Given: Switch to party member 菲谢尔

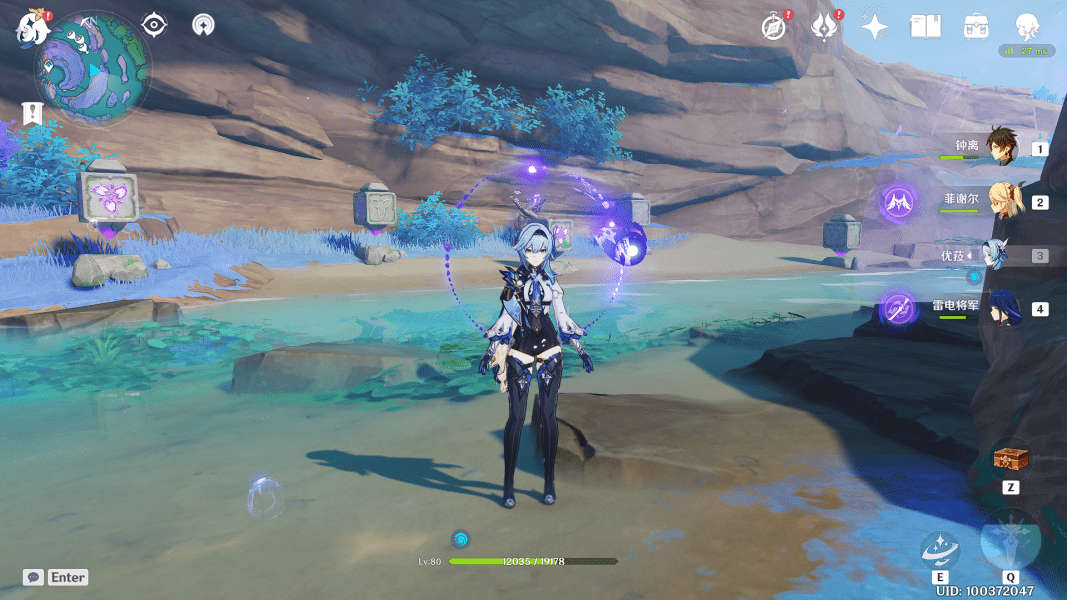Looking at the screenshot, I should (1001, 201).
